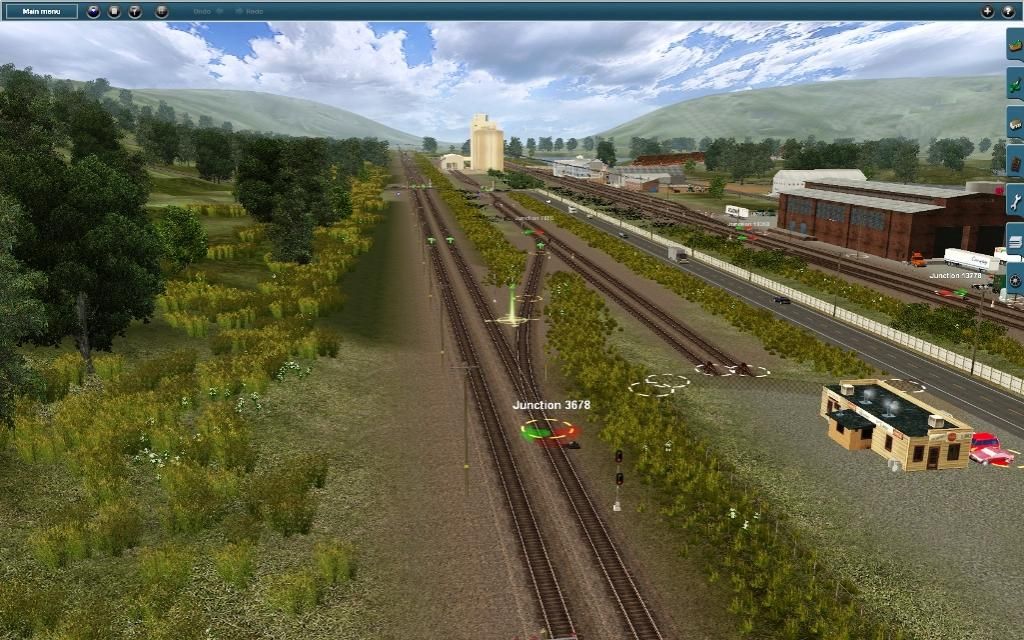This screenshot has width=1024, height=640.
Task: Toggle the Junction 3678 switch marker
Action: [x=549, y=431]
